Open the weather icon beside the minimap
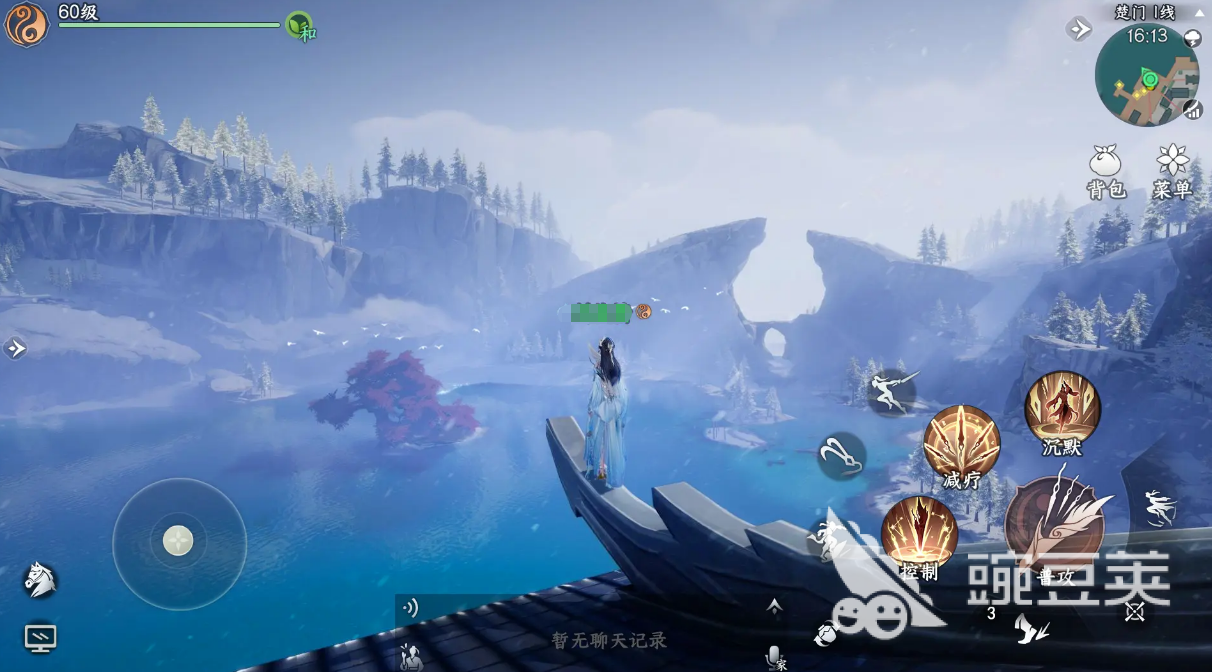The height and width of the screenshot is (672, 1212). coord(1192,39)
